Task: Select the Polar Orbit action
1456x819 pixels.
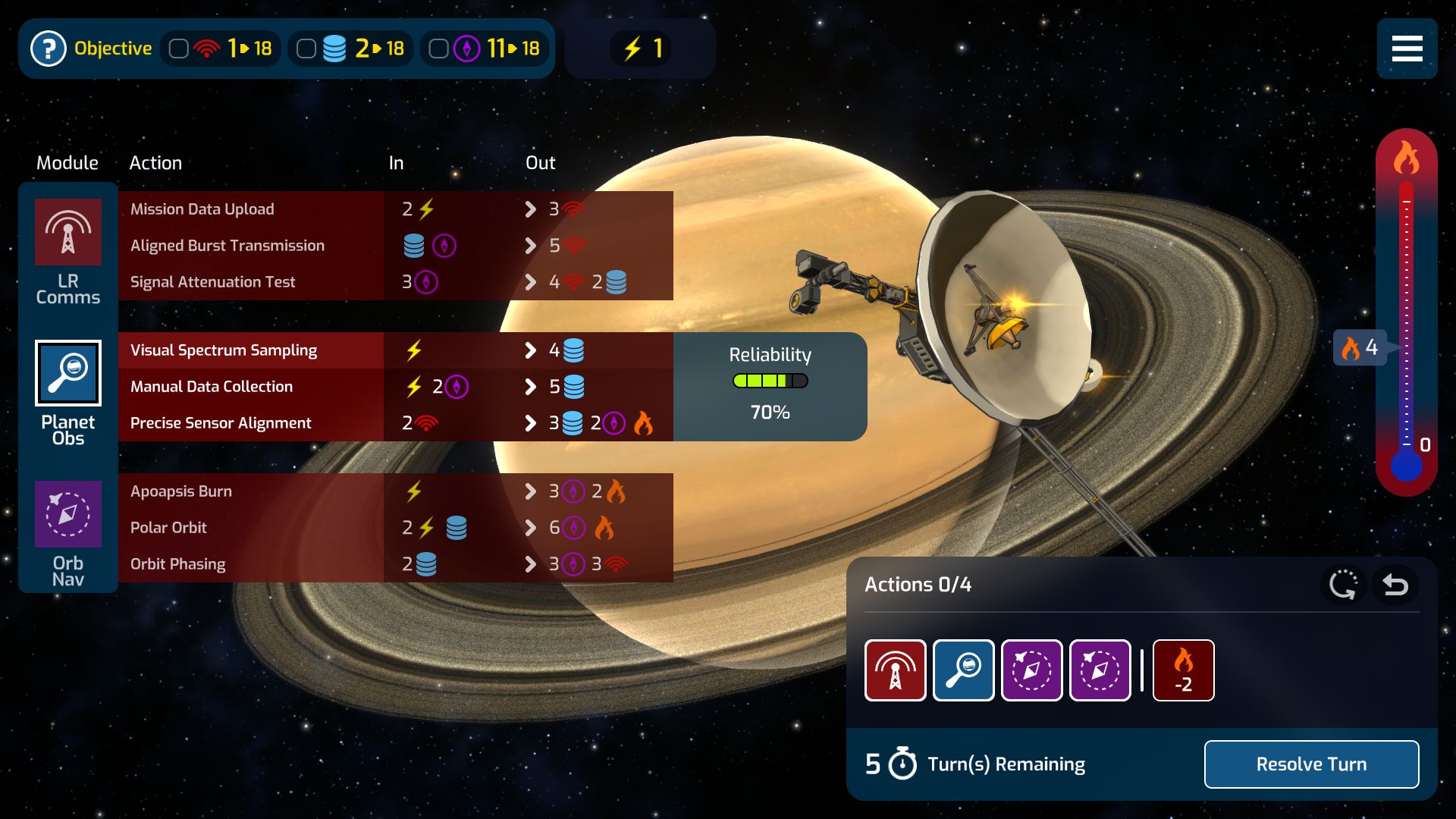Action: pos(168,528)
